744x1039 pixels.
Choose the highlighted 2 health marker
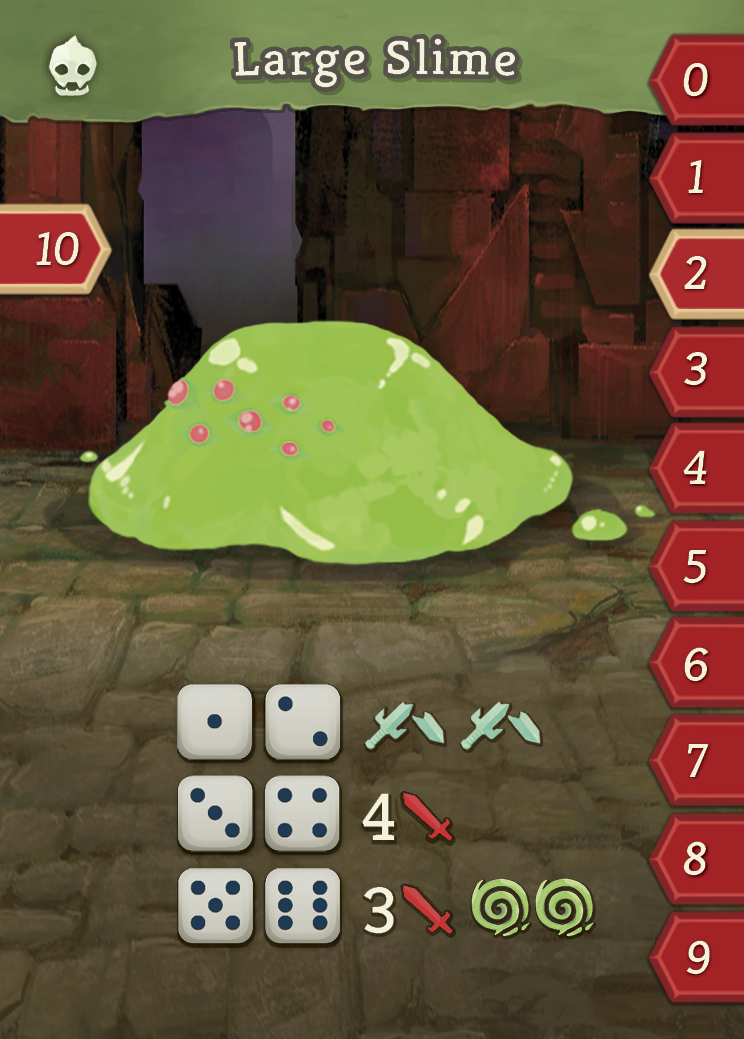[698, 274]
